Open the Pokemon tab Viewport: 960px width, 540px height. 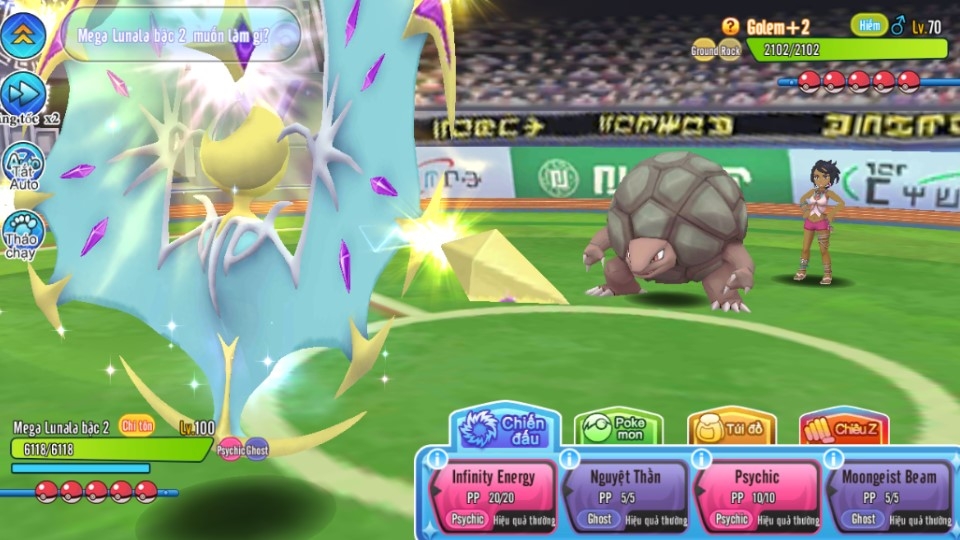(618, 428)
